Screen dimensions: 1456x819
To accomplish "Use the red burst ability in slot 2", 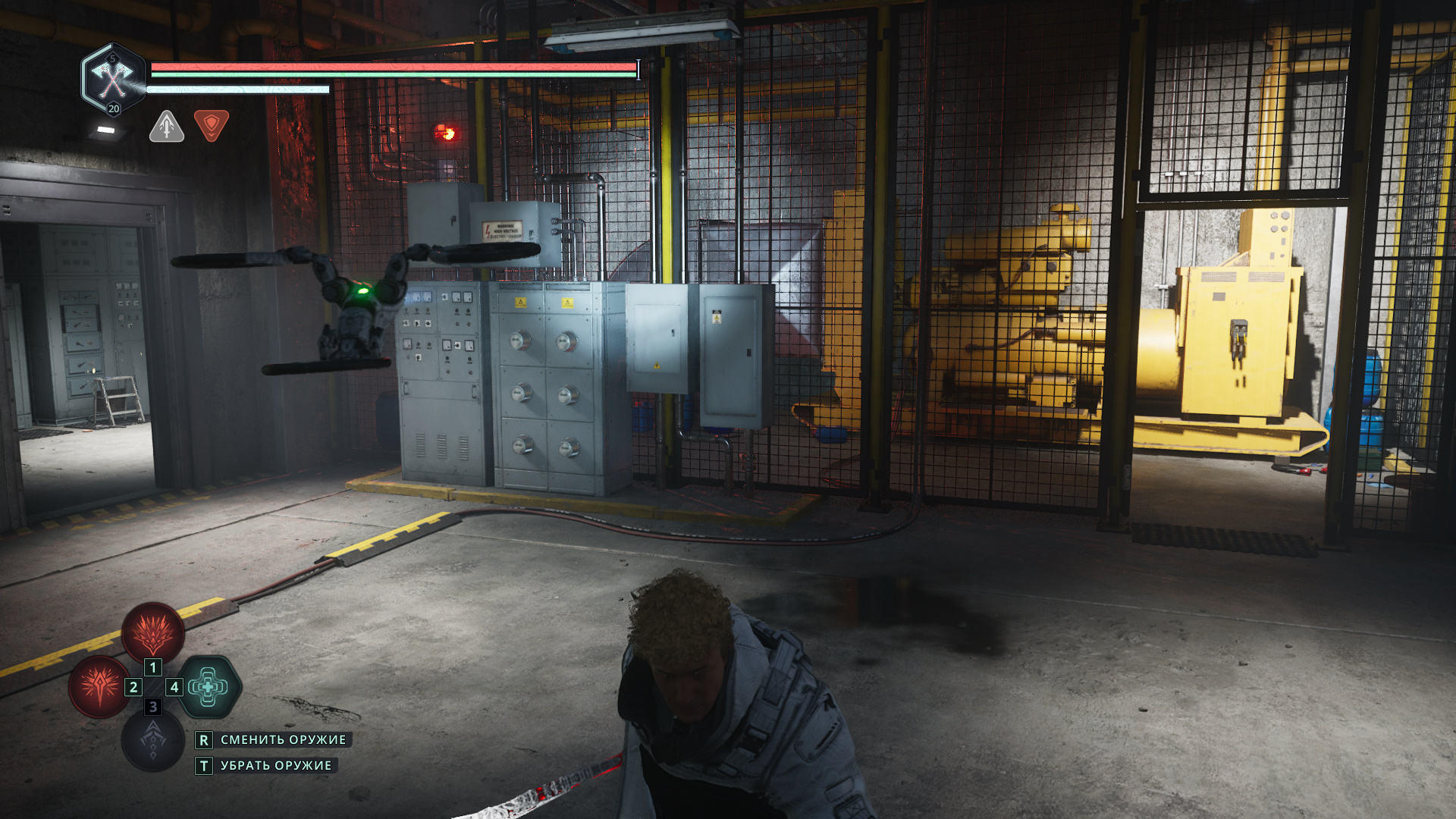I will click(99, 686).
